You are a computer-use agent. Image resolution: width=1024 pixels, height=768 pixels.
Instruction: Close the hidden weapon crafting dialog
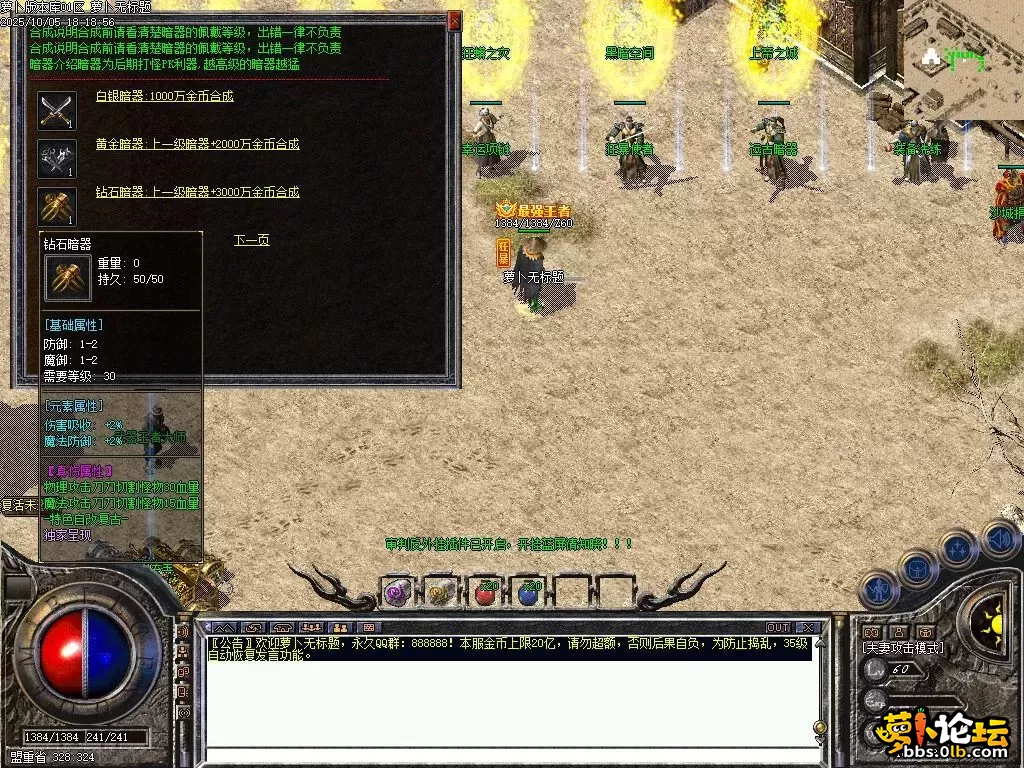[x=455, y=20]
